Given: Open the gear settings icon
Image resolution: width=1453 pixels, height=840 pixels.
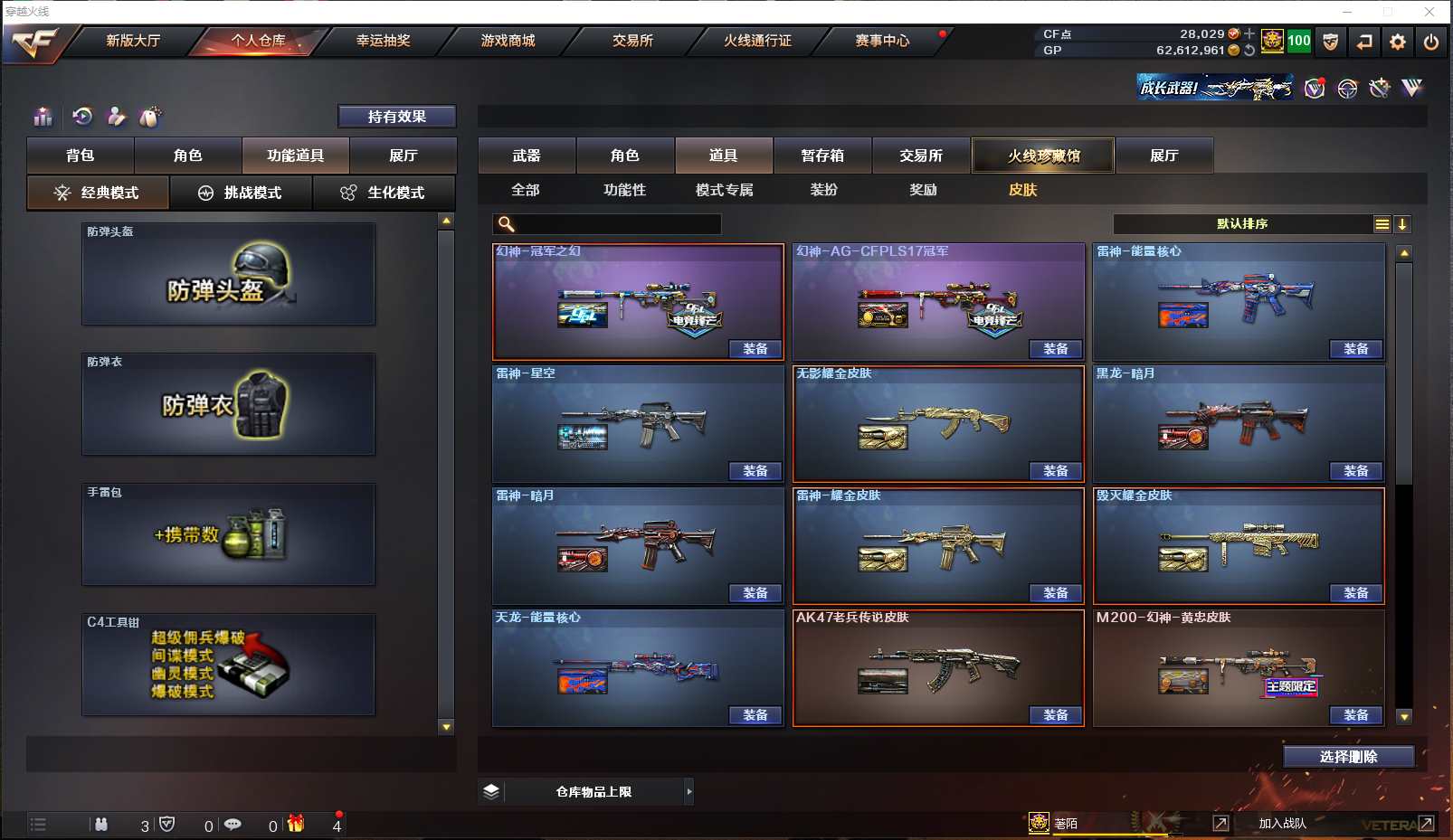Looking at the screenshot, I should [x=1398, y=42].
